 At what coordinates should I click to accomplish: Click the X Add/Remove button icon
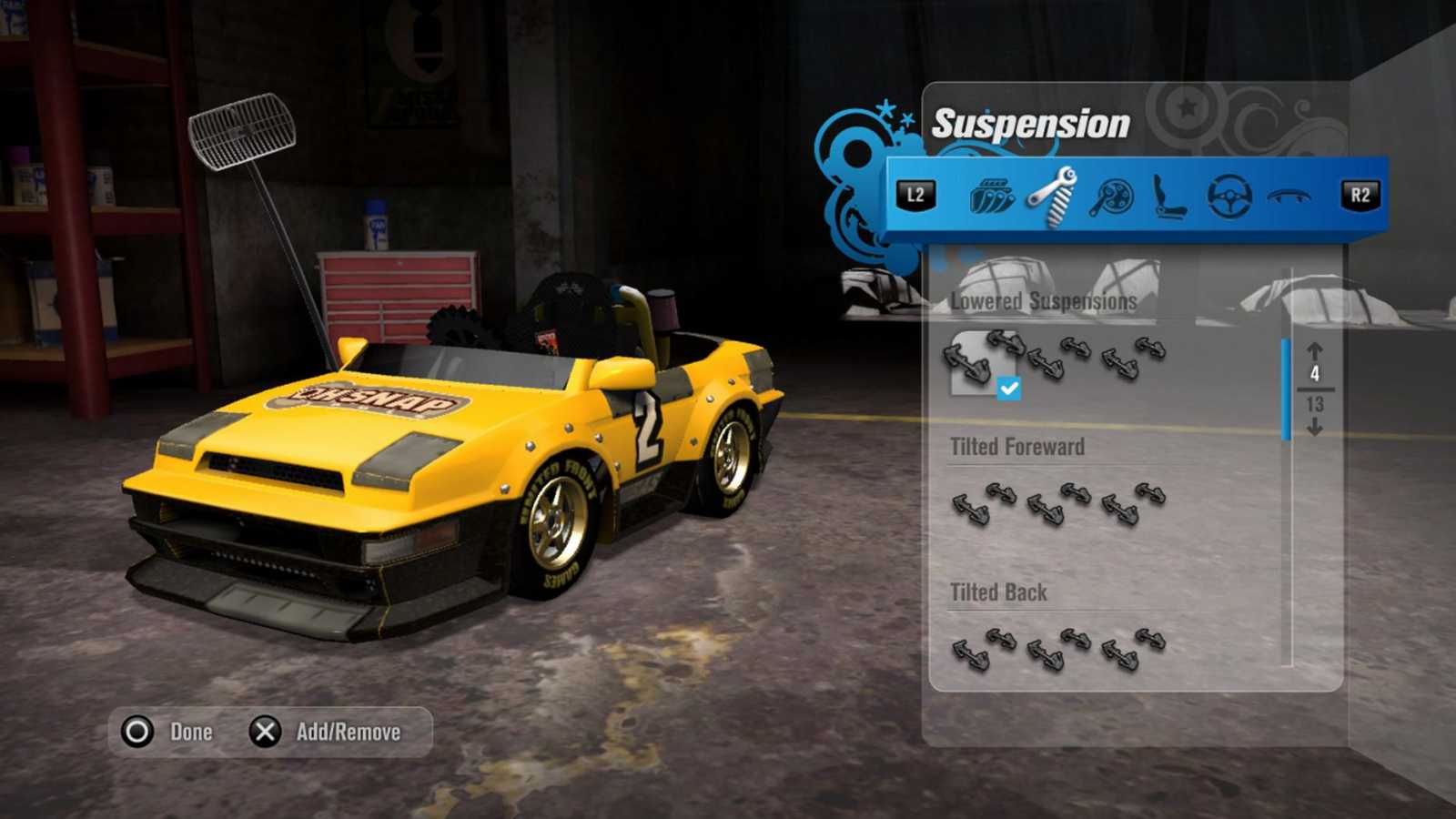[x=263, y=731]
